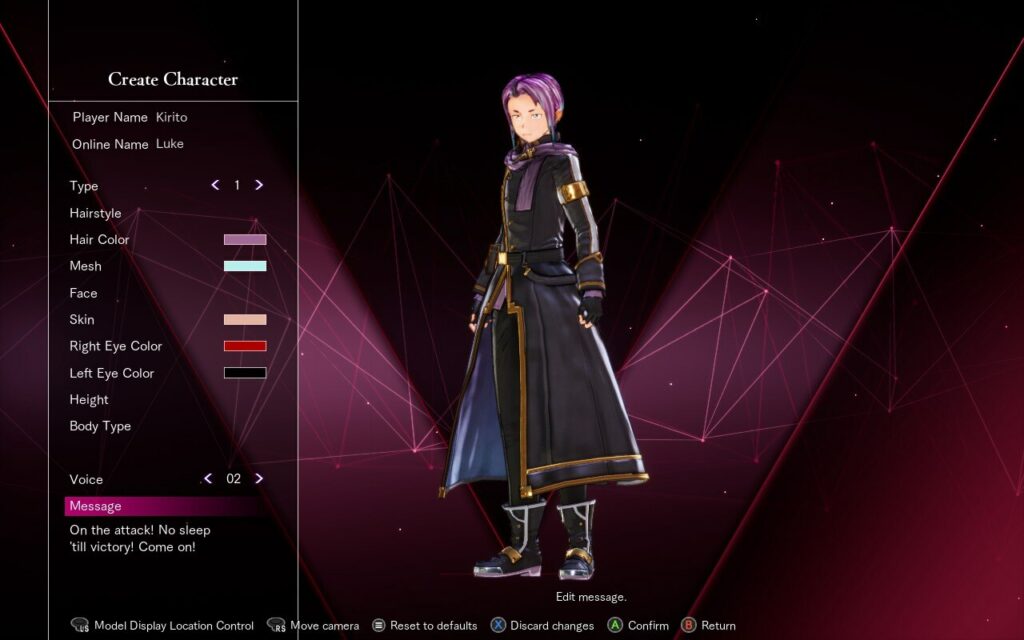The image size is (1024, 640).
Task: Edit the Player Name field
Action: click(x=171, y=117)
